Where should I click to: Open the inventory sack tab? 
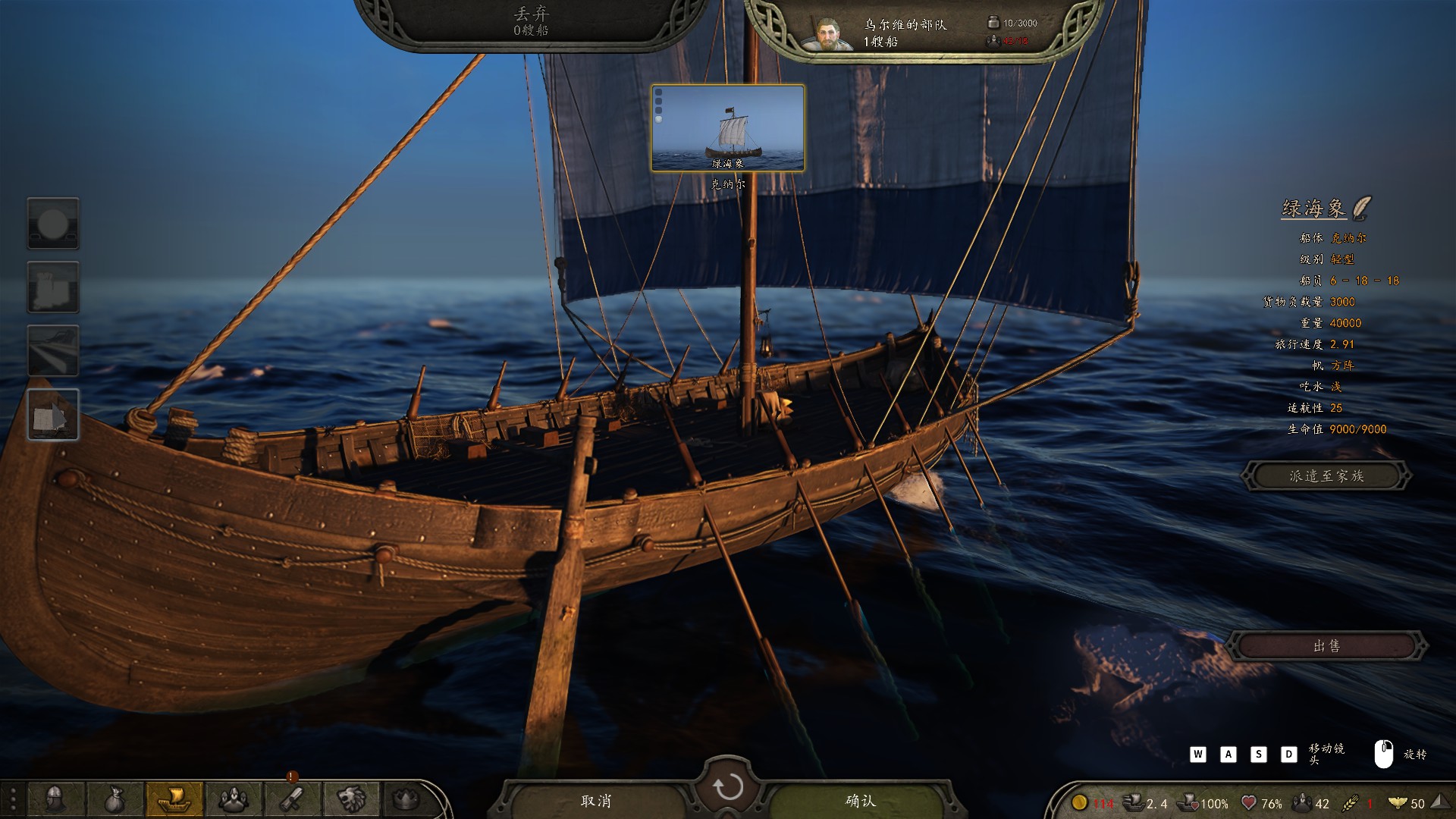tap(114, 799)
